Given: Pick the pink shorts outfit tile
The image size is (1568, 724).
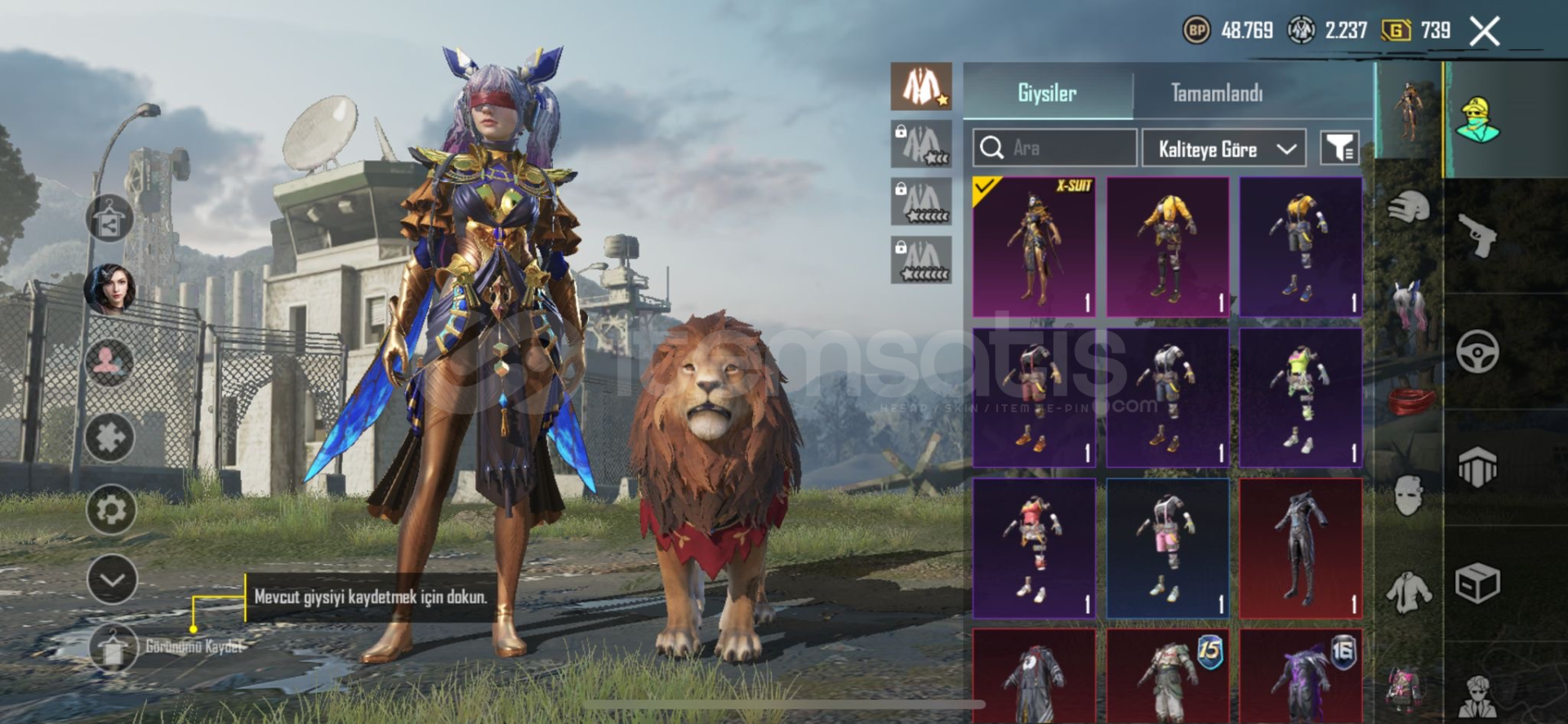Looking at the screenshot, I should coord(1167,548).
